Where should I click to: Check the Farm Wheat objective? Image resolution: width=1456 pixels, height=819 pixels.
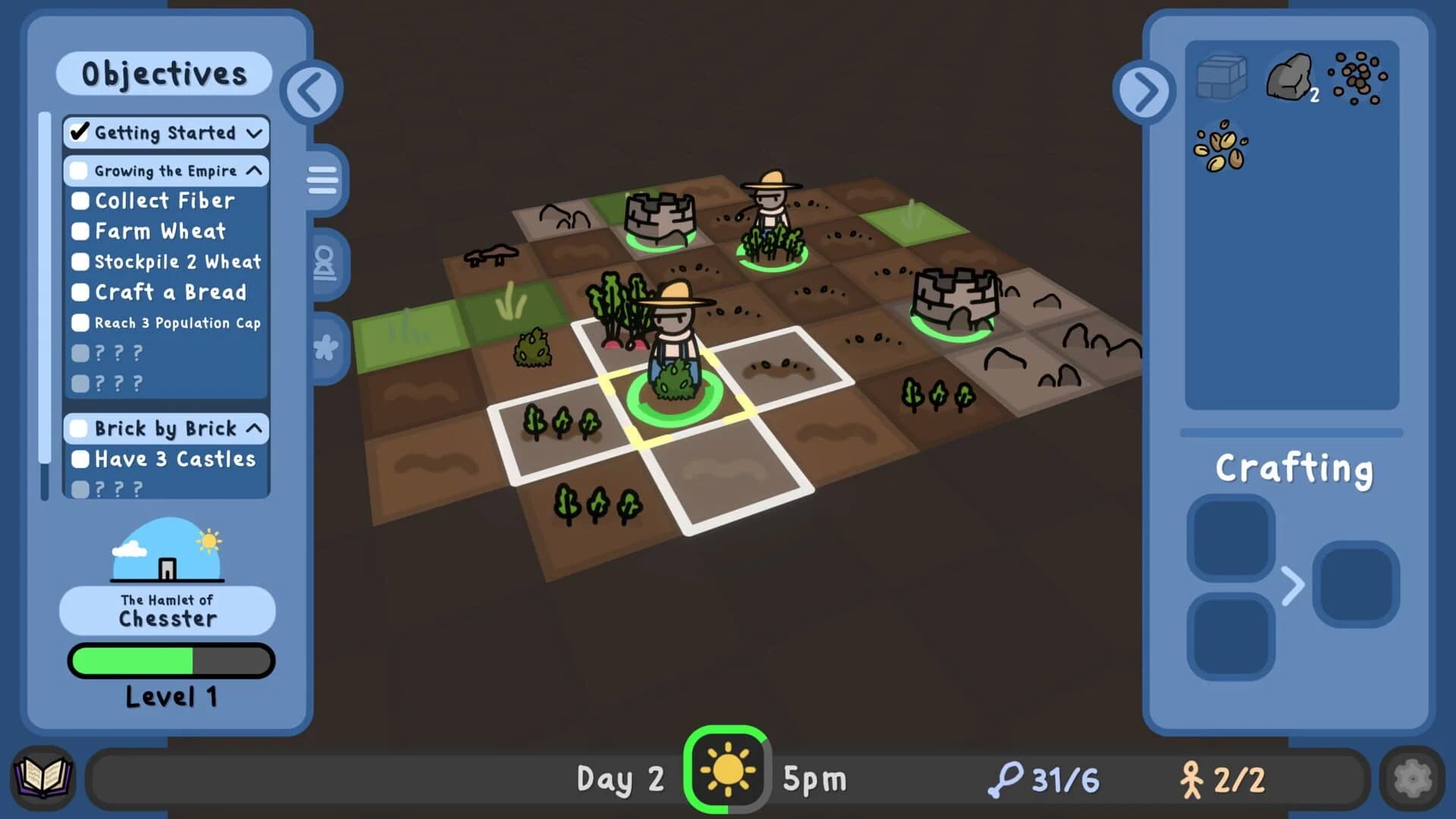(79, 231)
